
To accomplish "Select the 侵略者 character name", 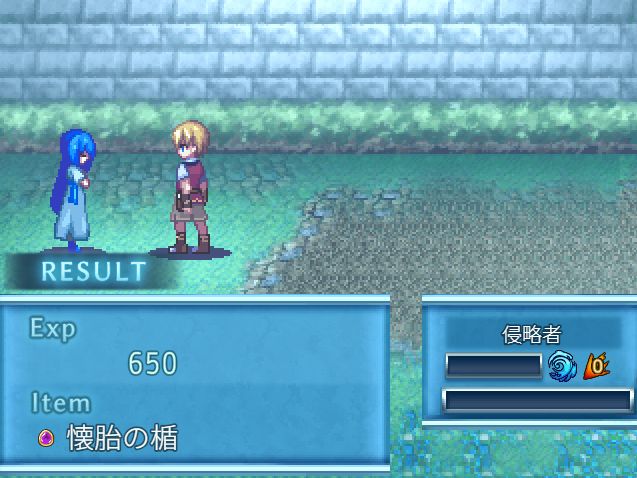I will click(x=533, y=335).
